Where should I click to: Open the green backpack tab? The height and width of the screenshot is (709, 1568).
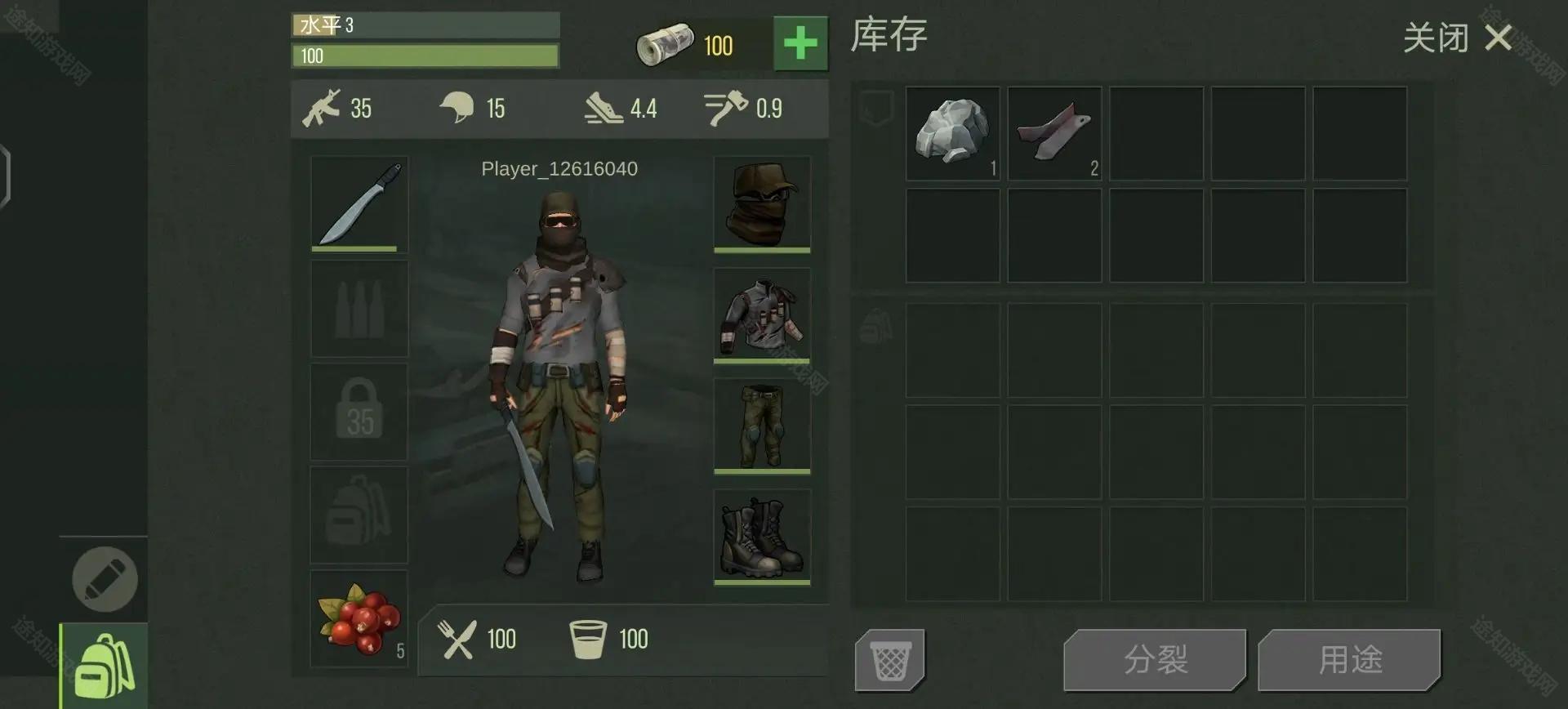[104, 667]
